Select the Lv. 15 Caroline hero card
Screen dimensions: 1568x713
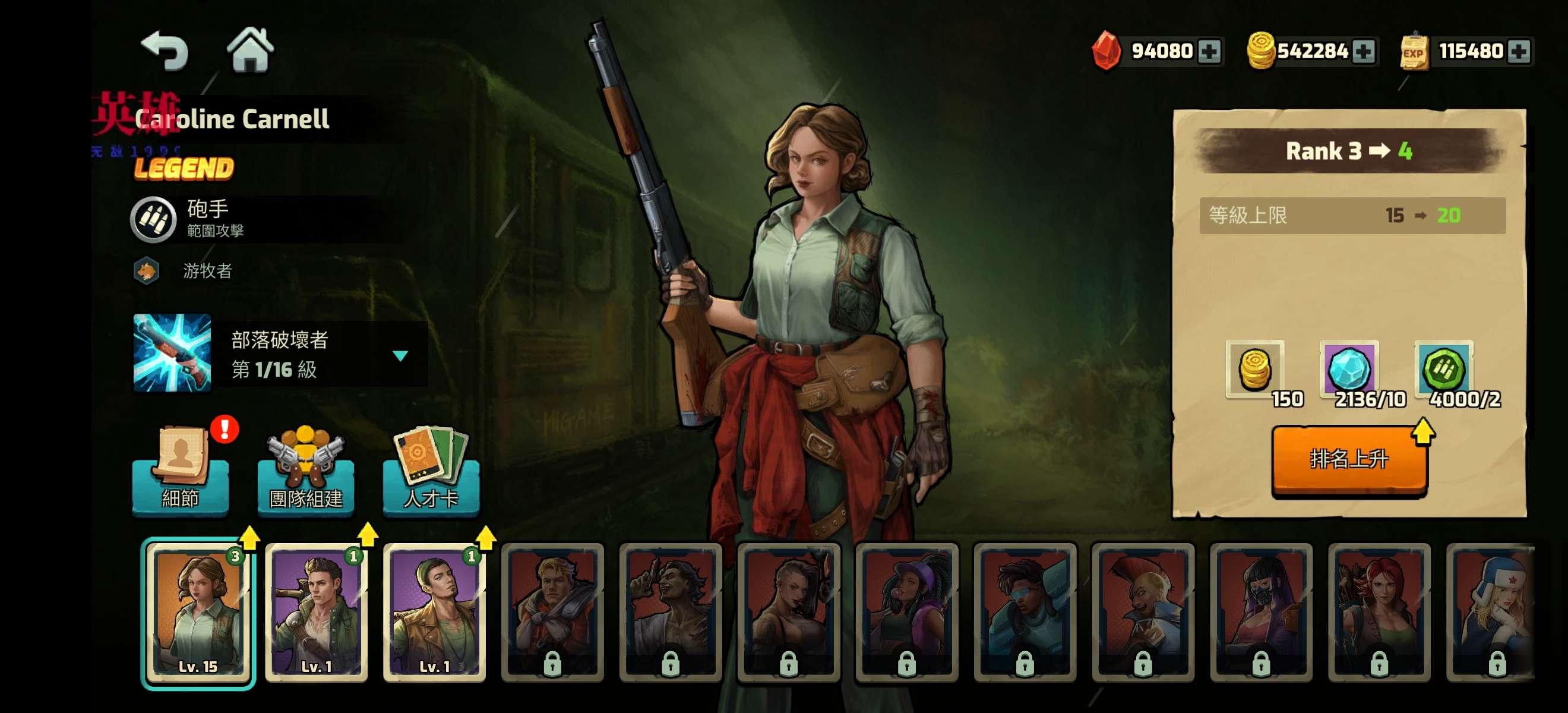[198, 613]
